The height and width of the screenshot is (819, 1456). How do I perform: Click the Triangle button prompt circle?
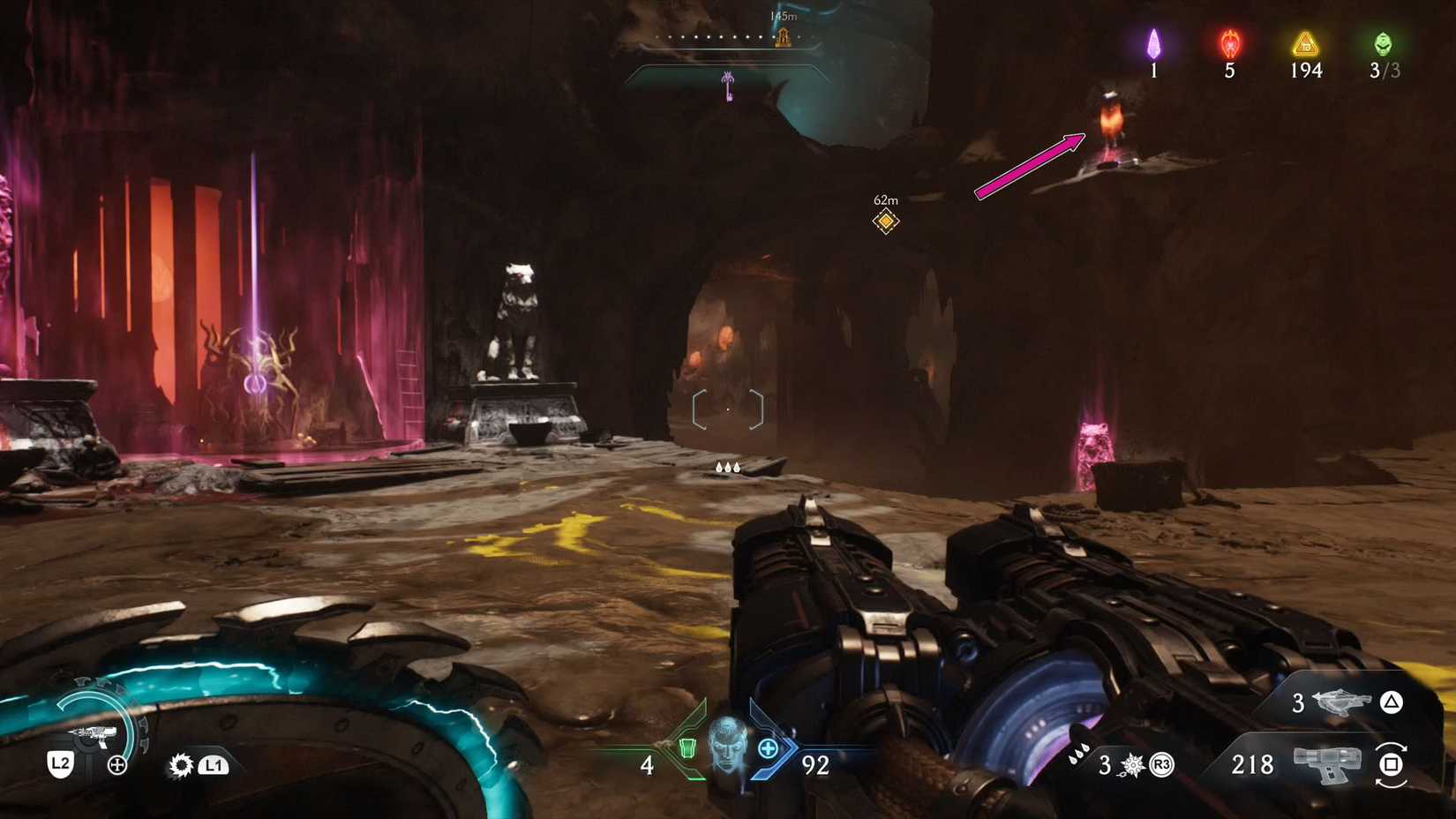point(1392,703)
